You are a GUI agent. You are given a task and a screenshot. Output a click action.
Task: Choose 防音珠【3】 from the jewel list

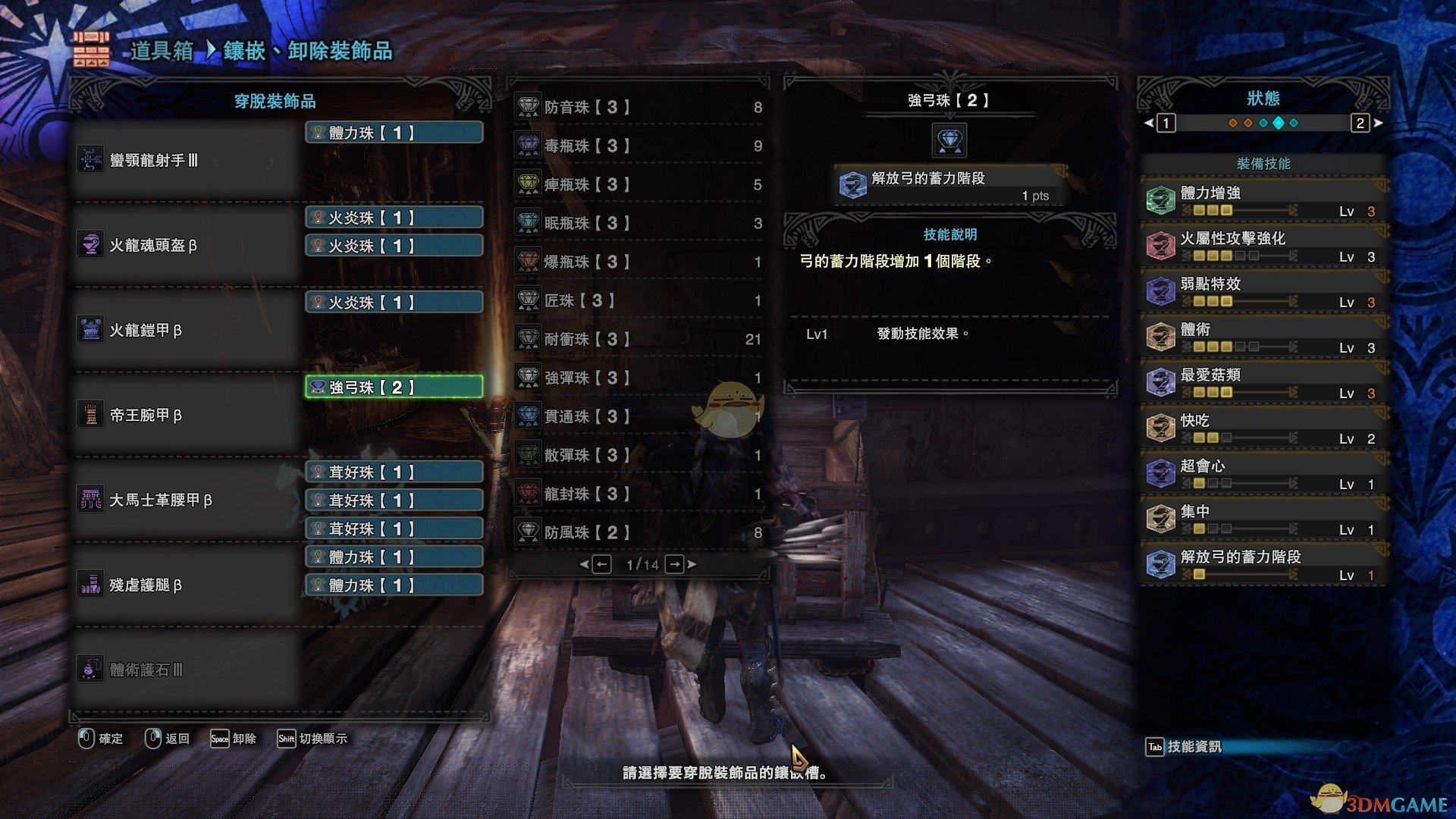coord(639,107)
